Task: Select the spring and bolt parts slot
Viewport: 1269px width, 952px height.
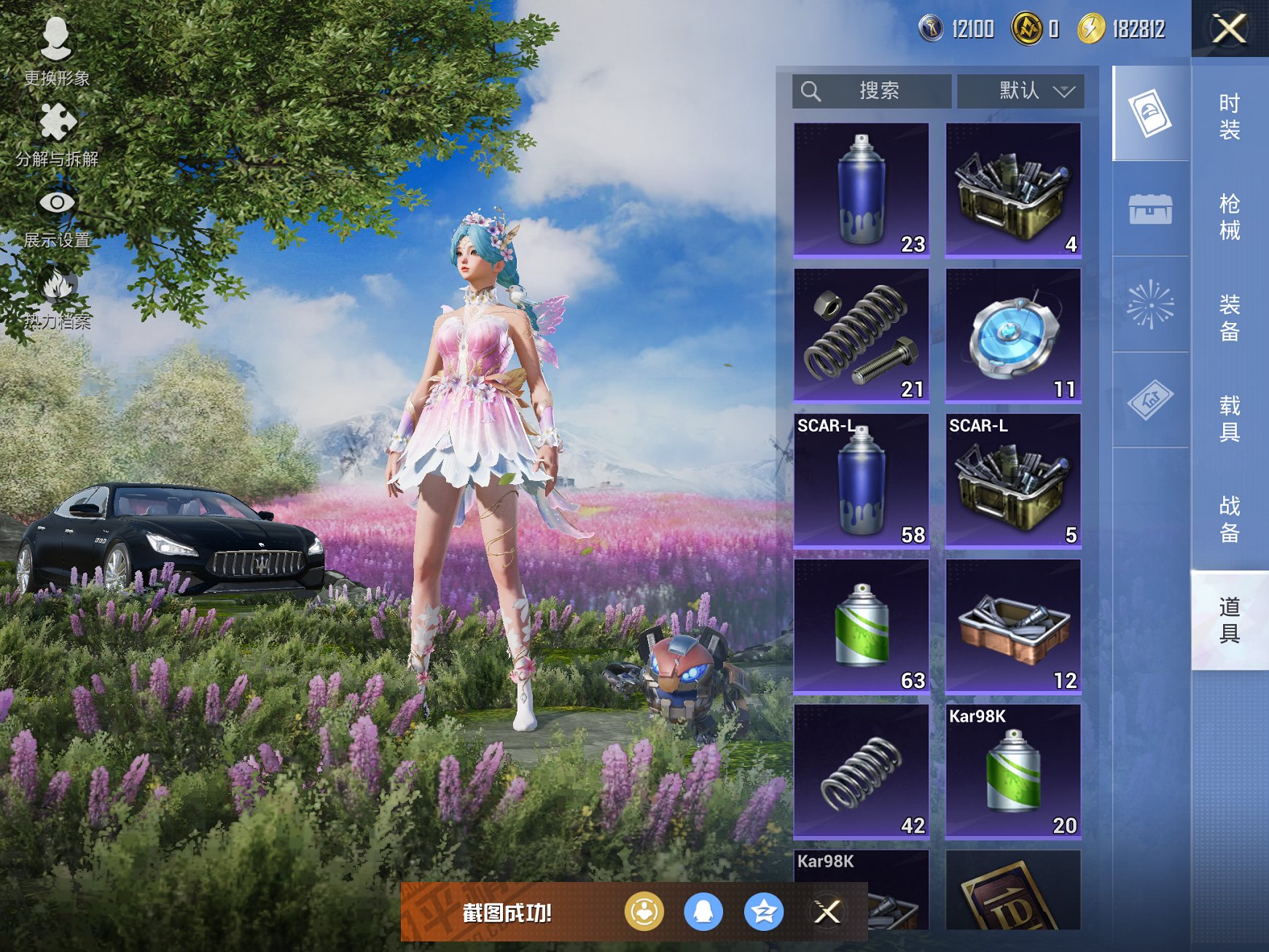Action: click(x=861, y=335)
